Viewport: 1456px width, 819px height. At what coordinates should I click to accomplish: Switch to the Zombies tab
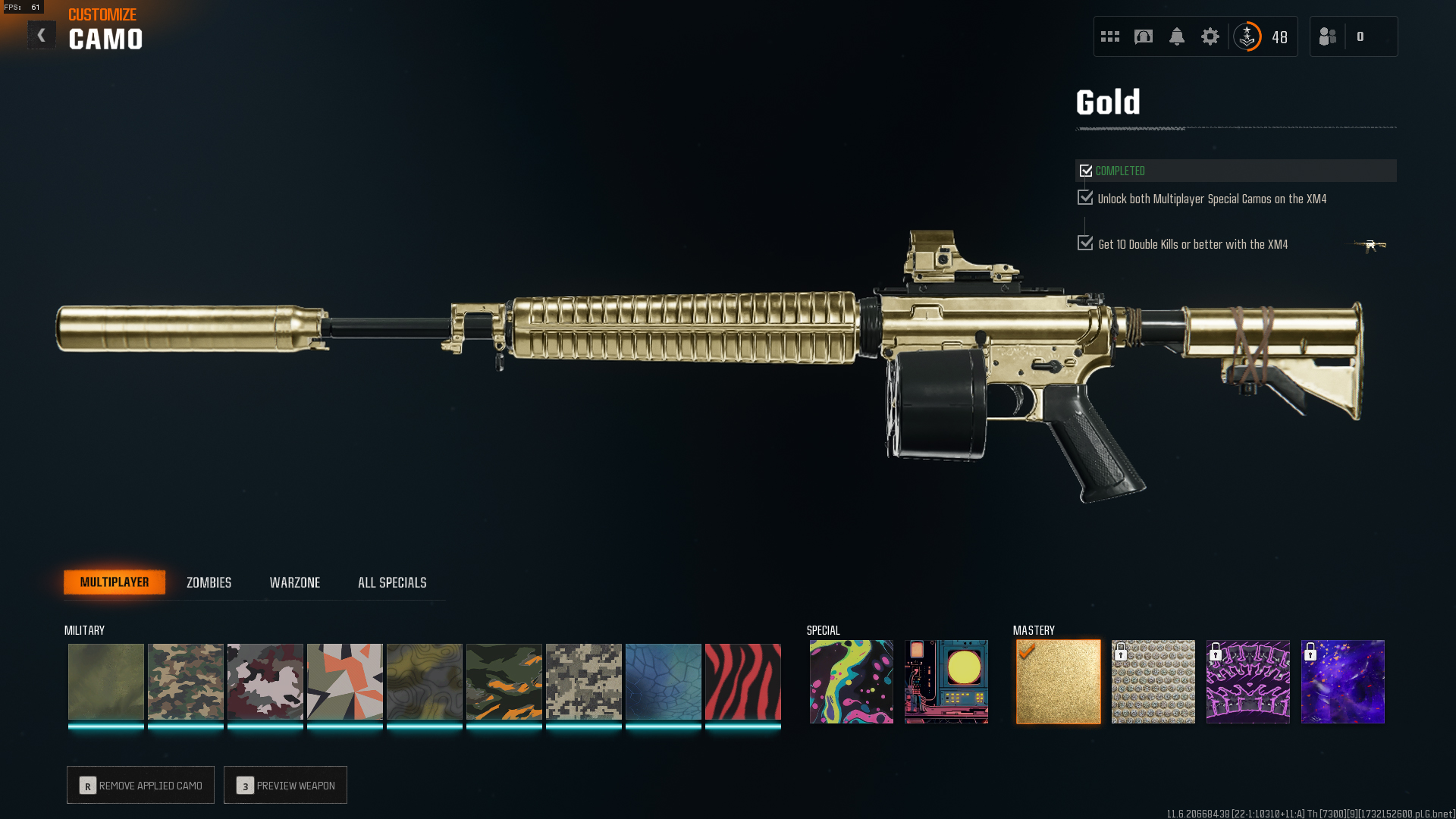point(208,582)
